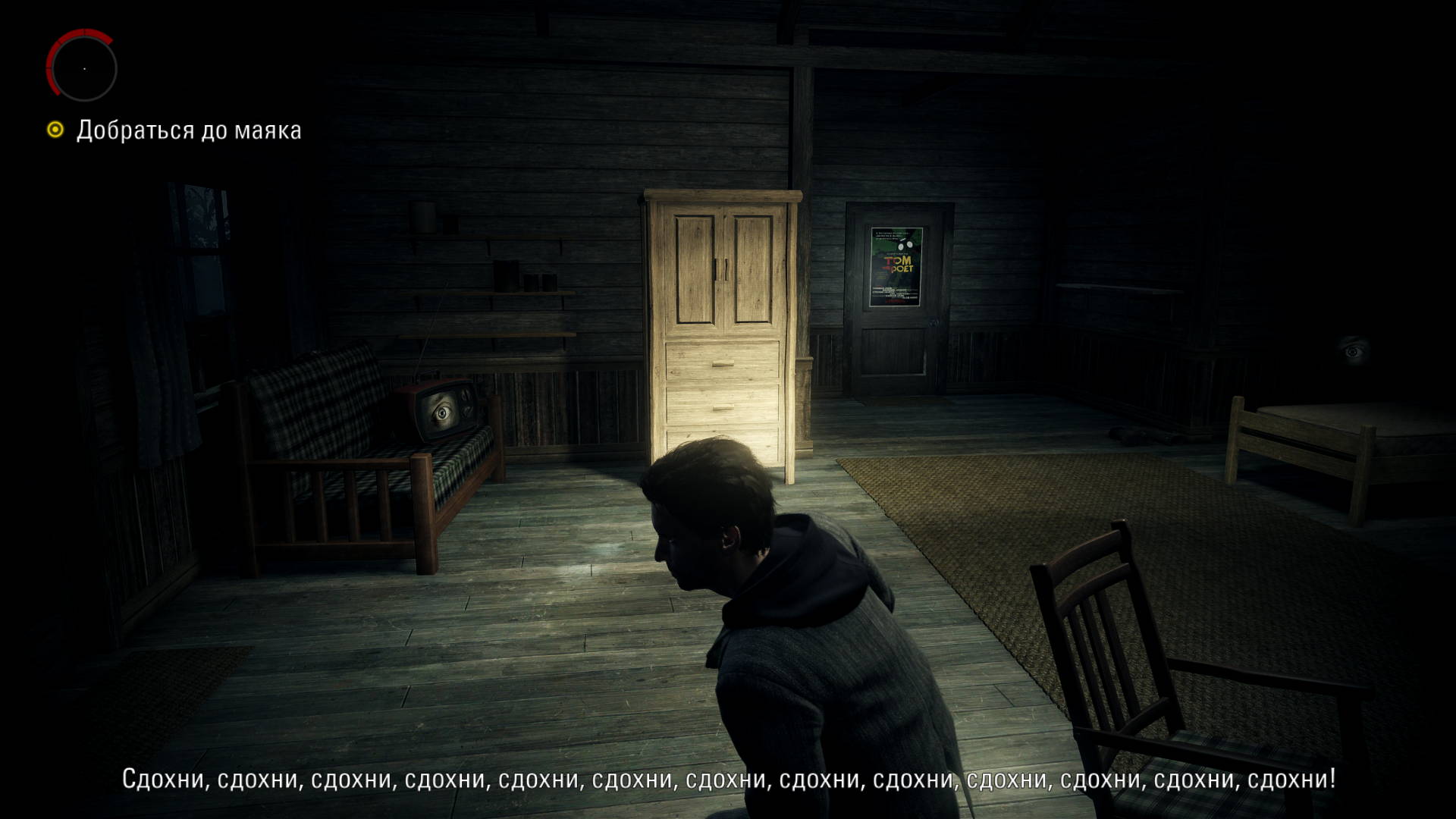Select the objective "Добраться до маяка"

188,130
